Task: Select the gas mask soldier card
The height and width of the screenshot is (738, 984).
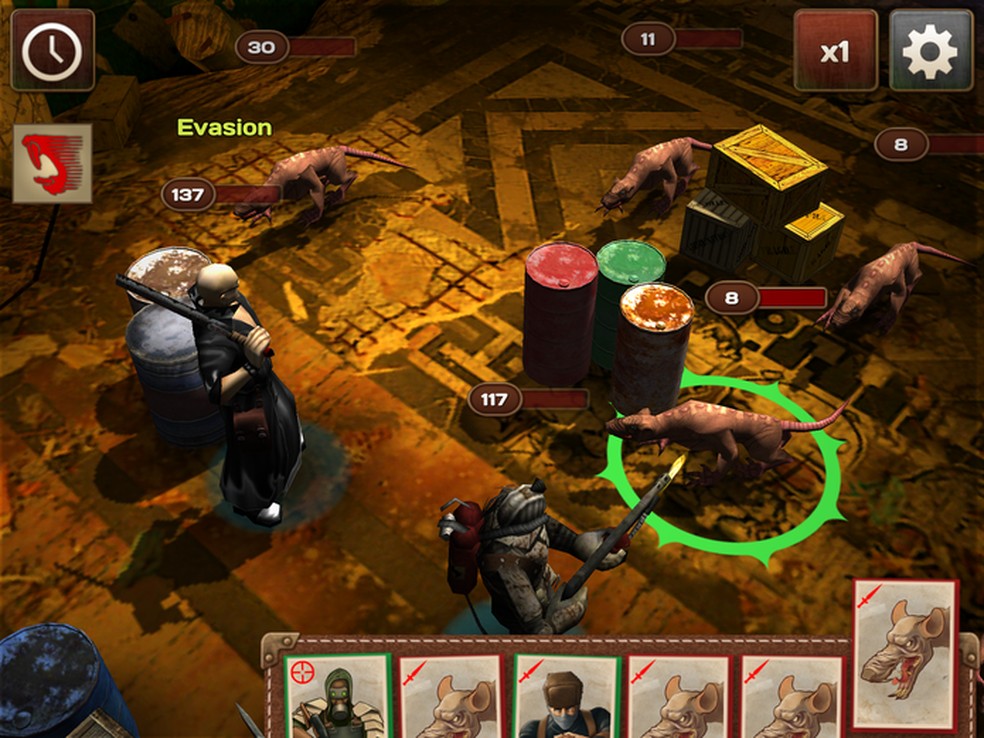Action: (x=336, y=698)
